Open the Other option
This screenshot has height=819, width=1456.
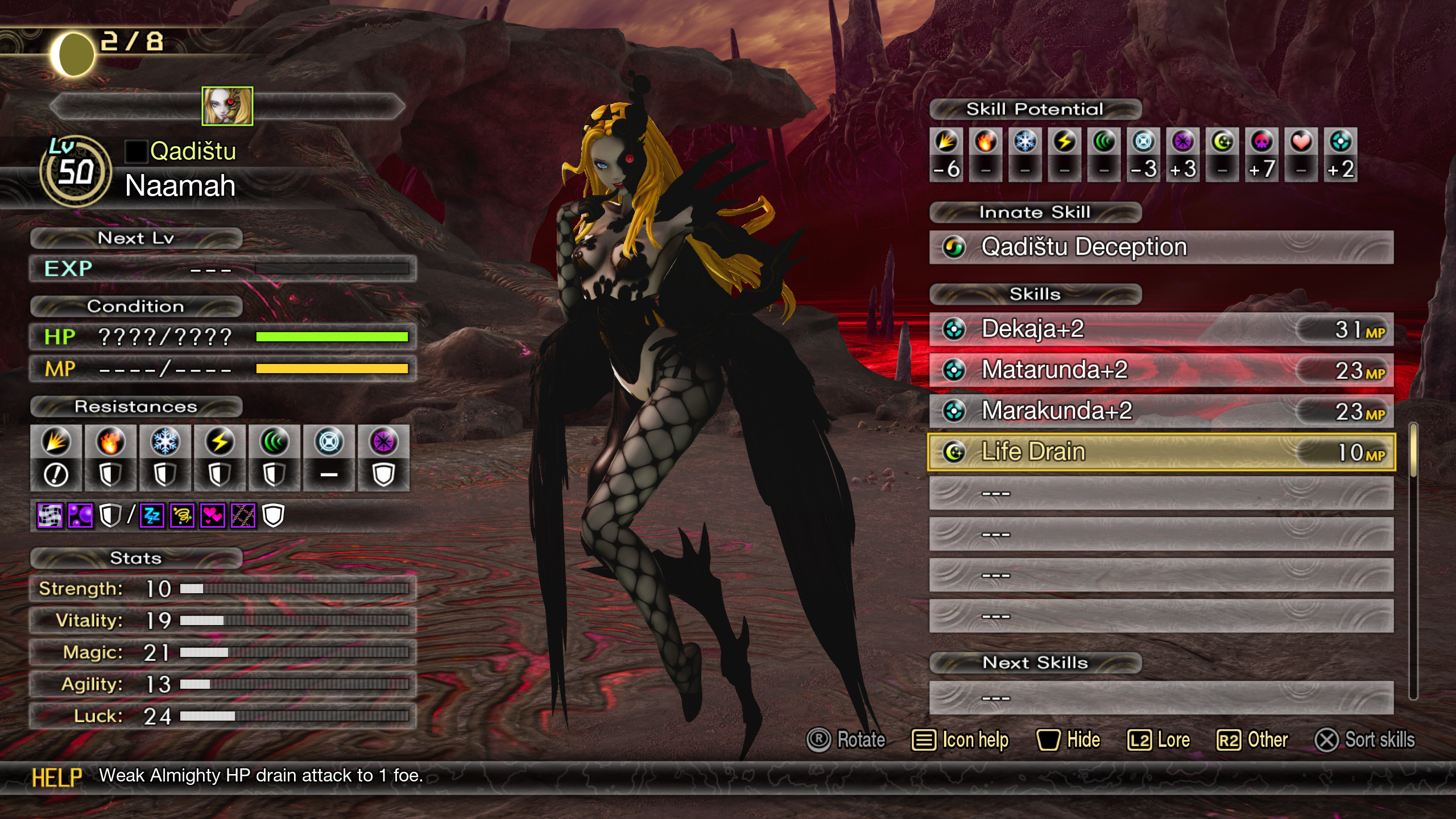(x=1252, y=740)
